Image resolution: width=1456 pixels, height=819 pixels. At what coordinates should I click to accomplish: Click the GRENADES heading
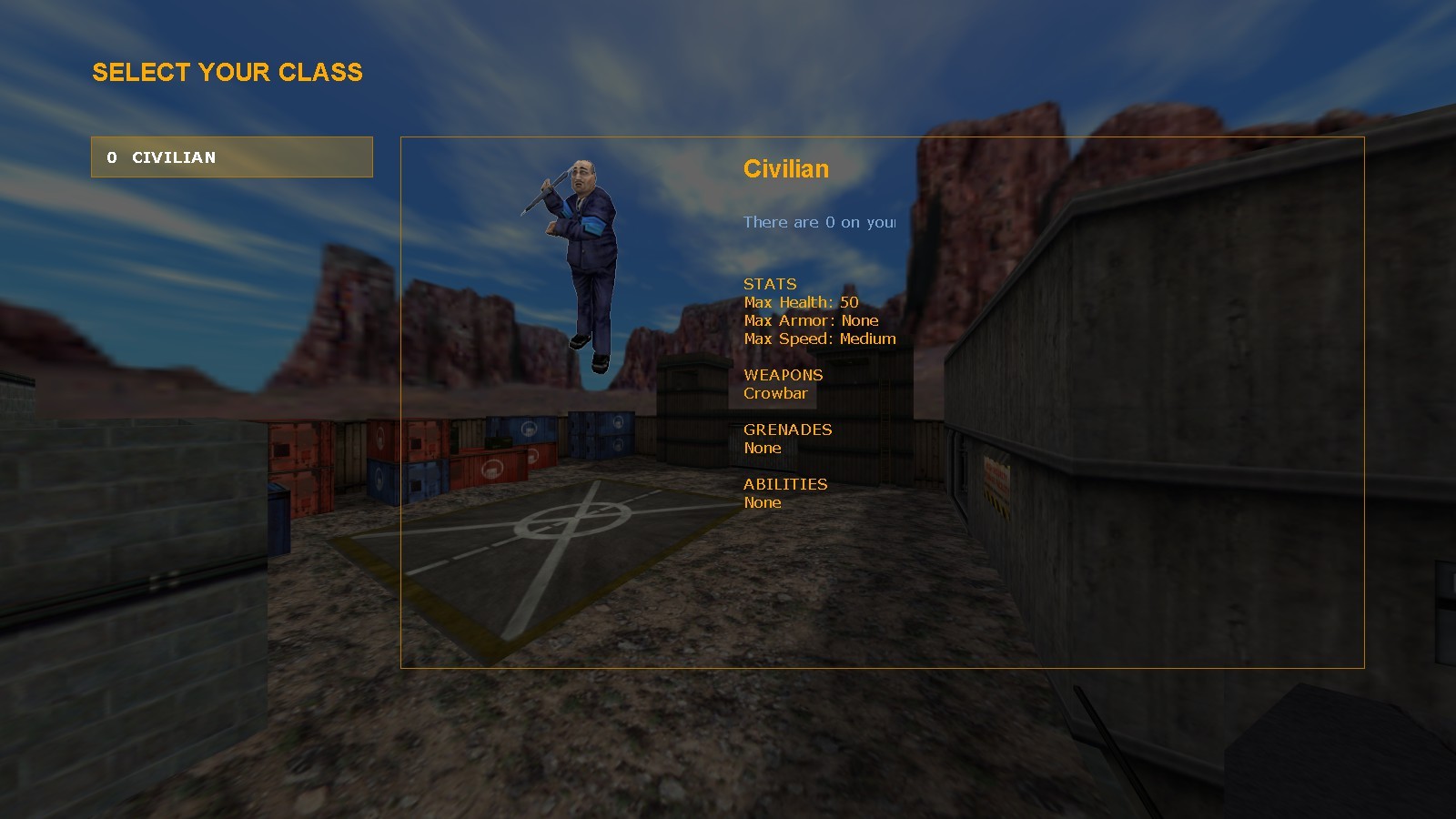coord(787,430)
